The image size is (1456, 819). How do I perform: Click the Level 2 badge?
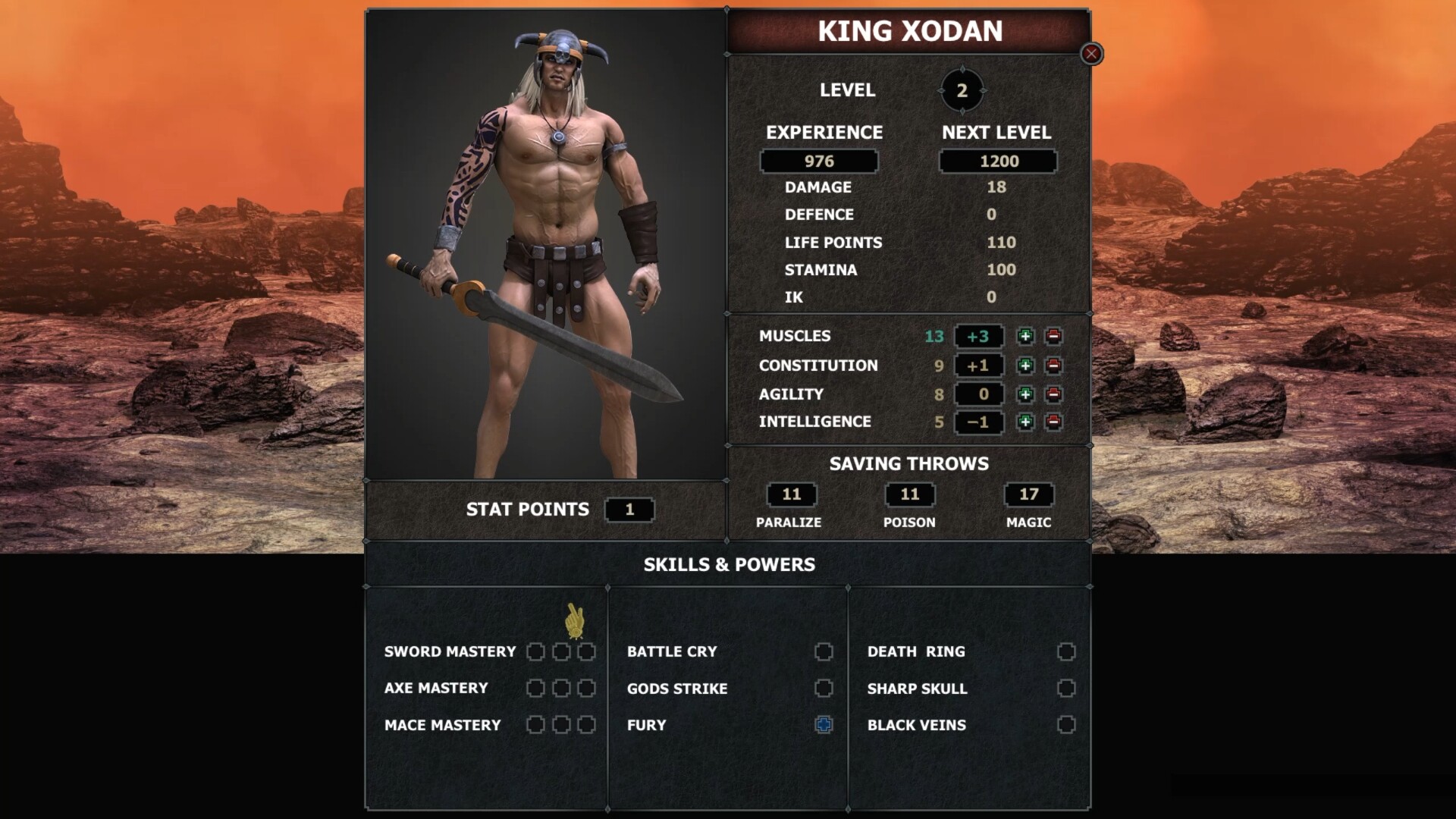[x=964, y=89]
